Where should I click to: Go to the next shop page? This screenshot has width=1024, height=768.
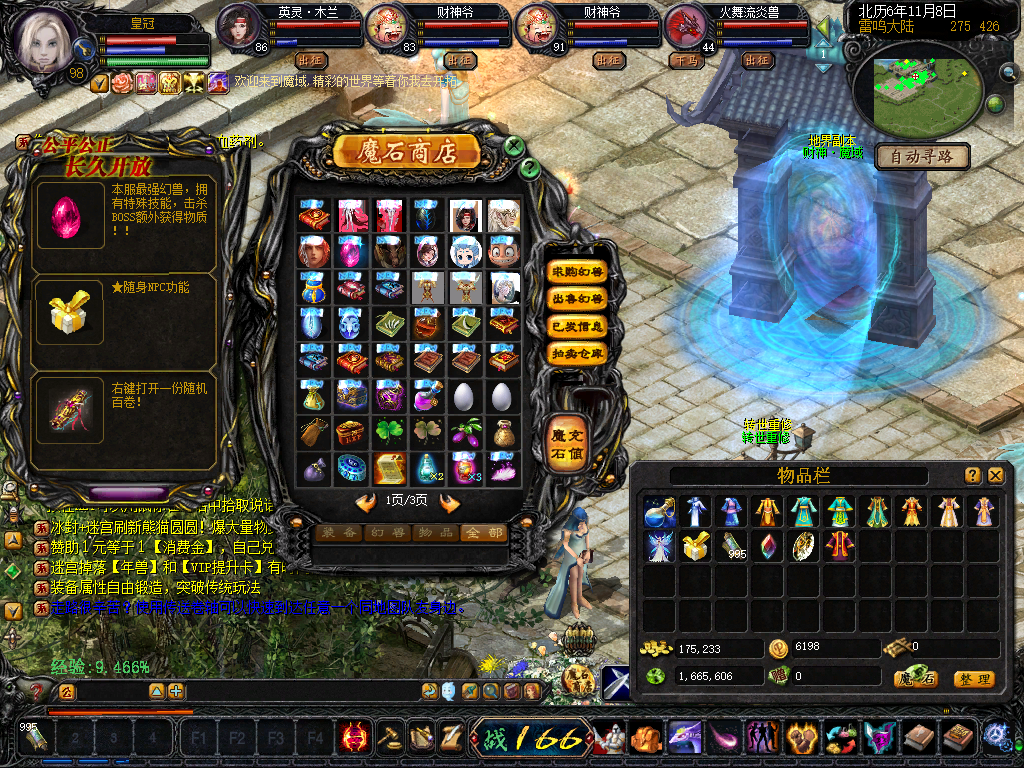point(449,502)
